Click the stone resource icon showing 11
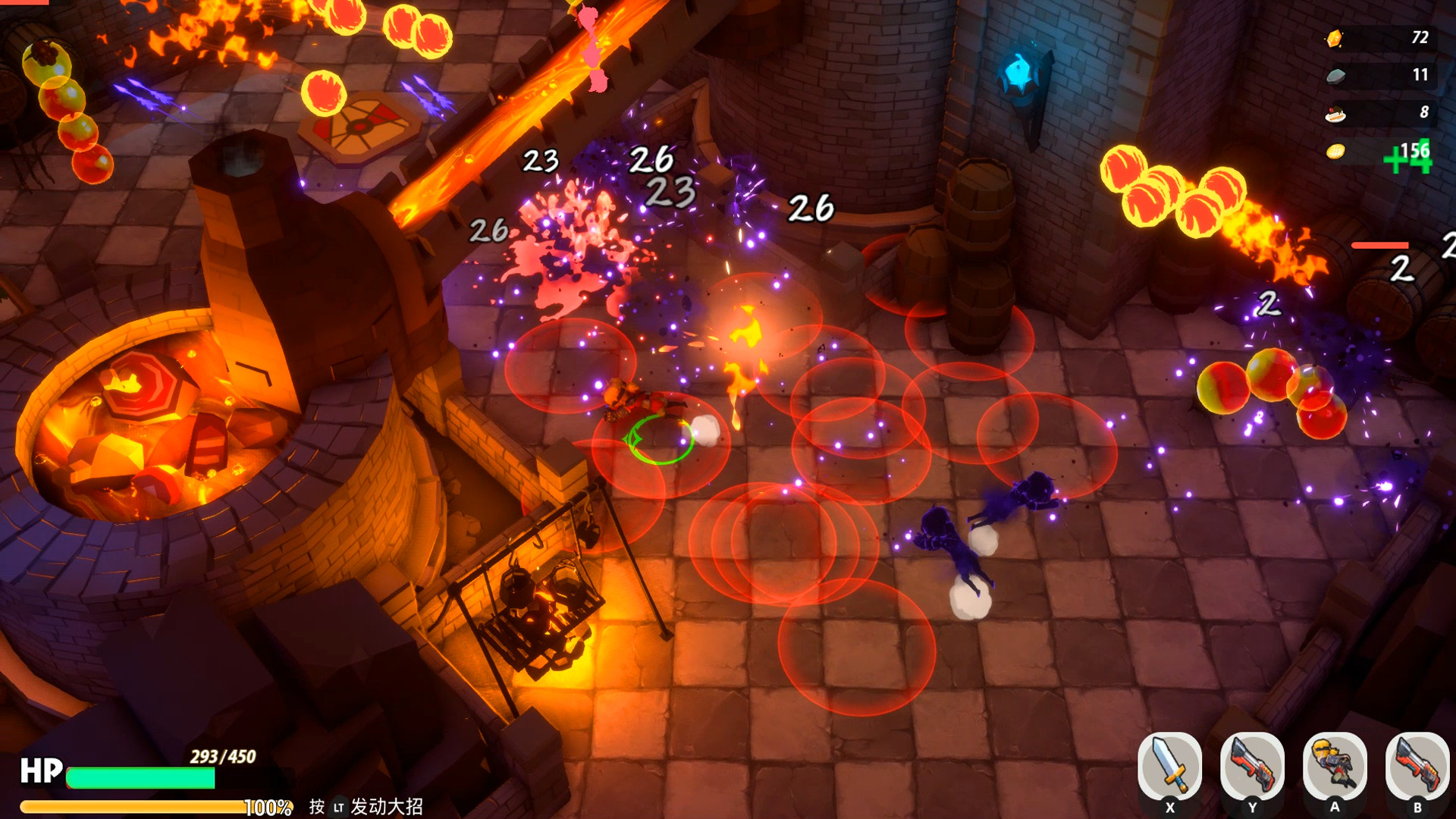The width and height of the screenshot is (1456, 819). [1337, 75]
